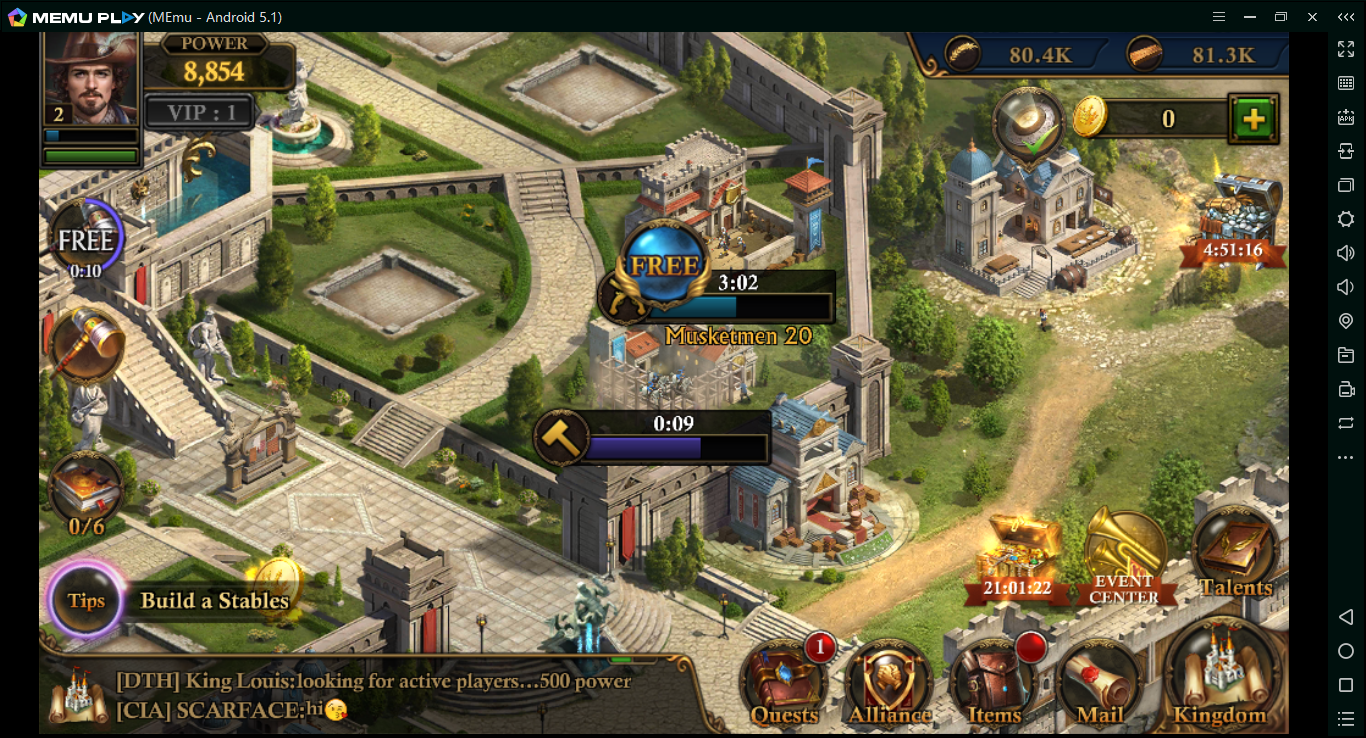Click the hat with checkmark icon
Screen dimensions: 1366x738
click(x=1027, y=125)
